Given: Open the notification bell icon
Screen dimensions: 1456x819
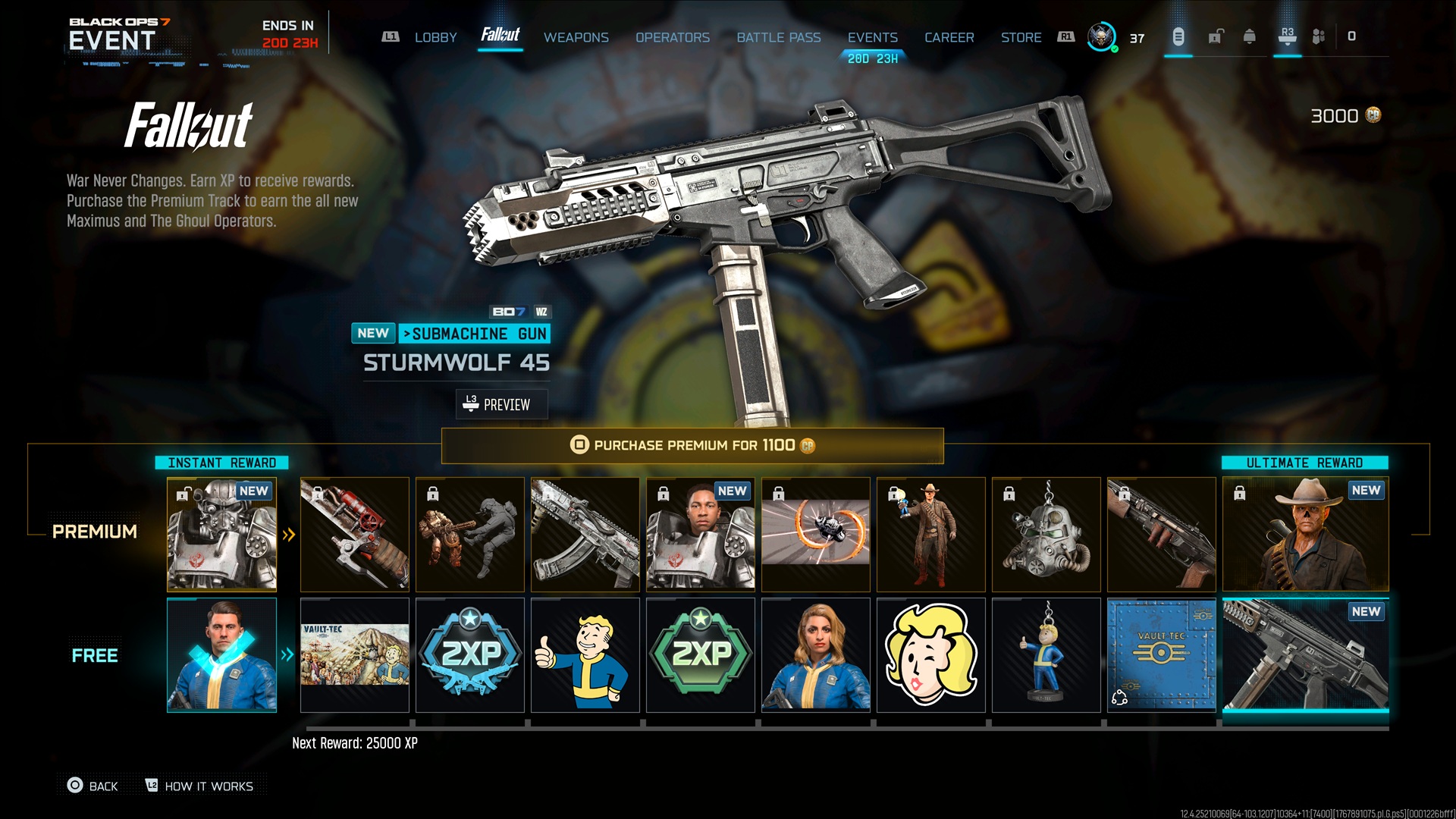Looking at the screenshot, I should [x=1251, y=36].
